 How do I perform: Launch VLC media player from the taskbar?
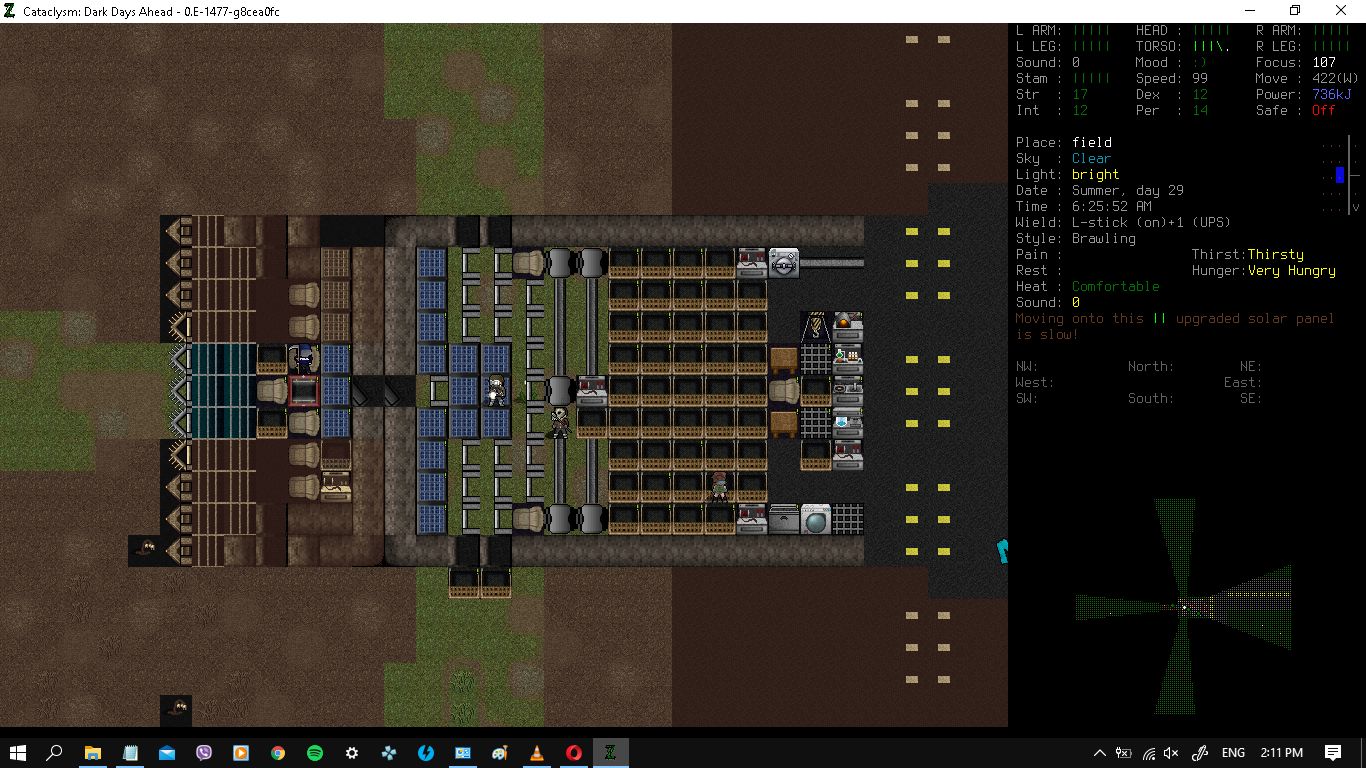(x=537, y=753)
